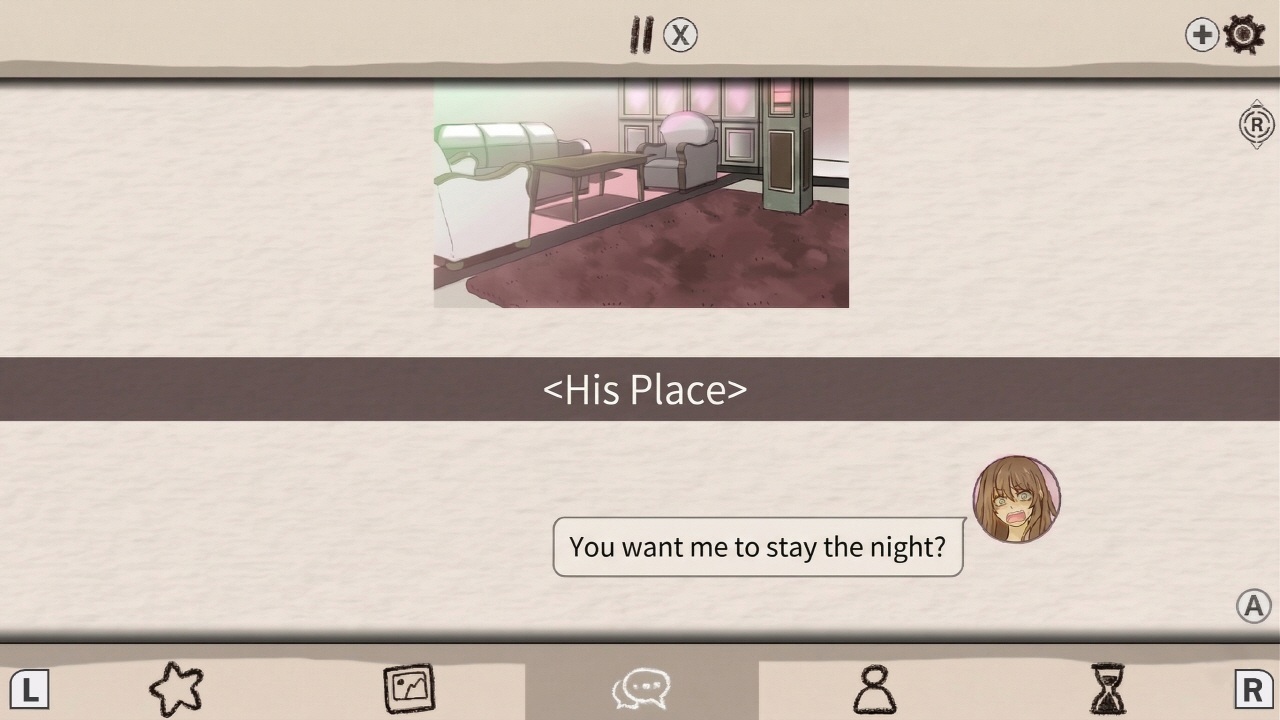Open the character profile person icon
This screenshot has height=720, width=1280.
pyautogui.click(x=875, y=688)
